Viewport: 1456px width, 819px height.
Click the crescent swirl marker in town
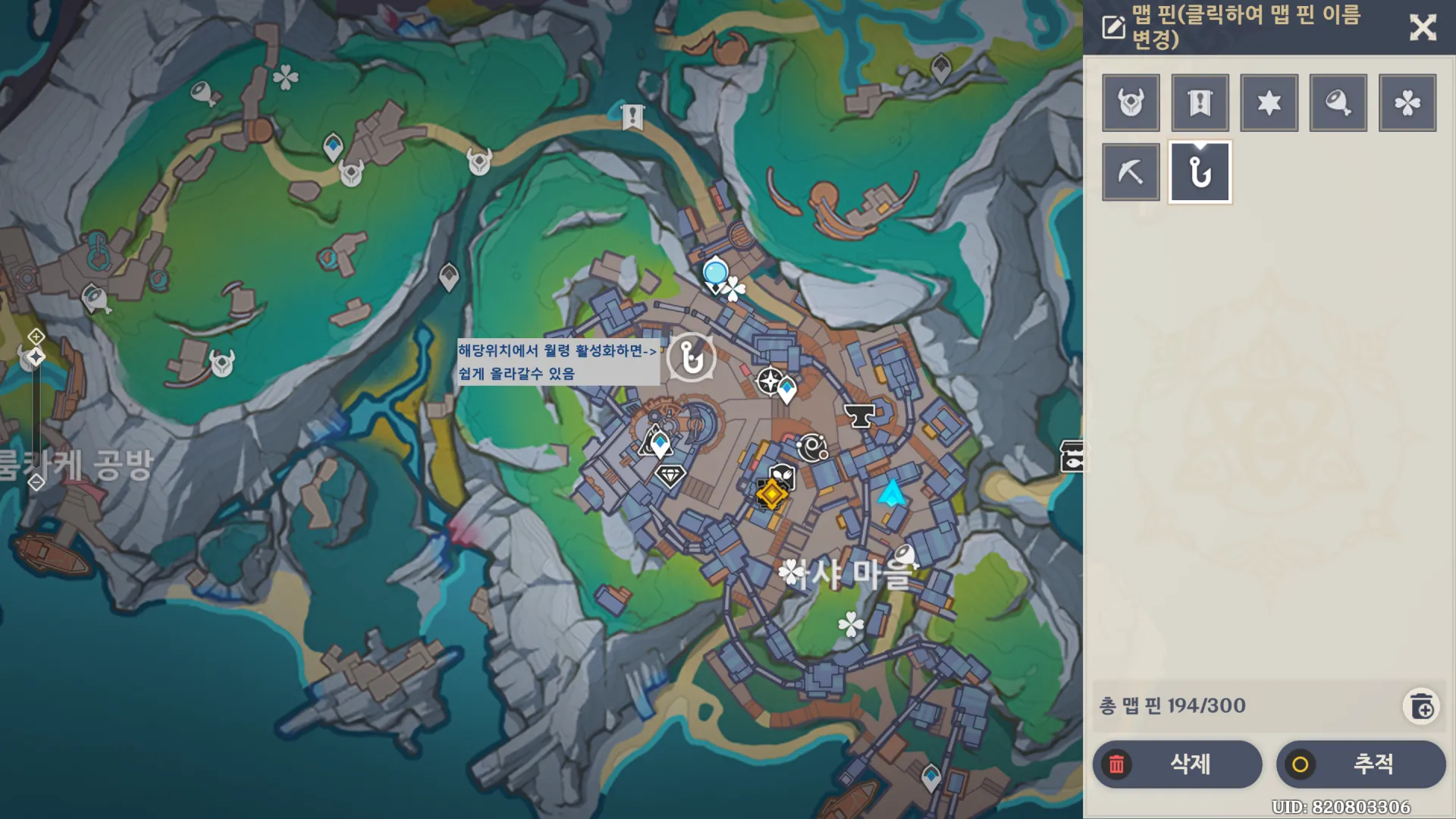coord(812,447)
